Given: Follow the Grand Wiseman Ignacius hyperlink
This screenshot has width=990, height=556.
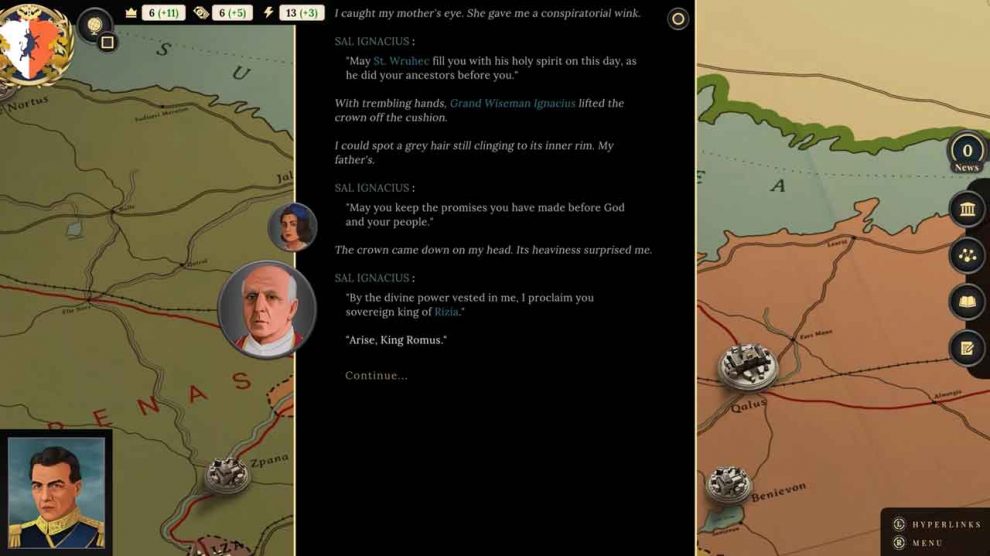Looking at the screenshot, I should click(512, 103).
